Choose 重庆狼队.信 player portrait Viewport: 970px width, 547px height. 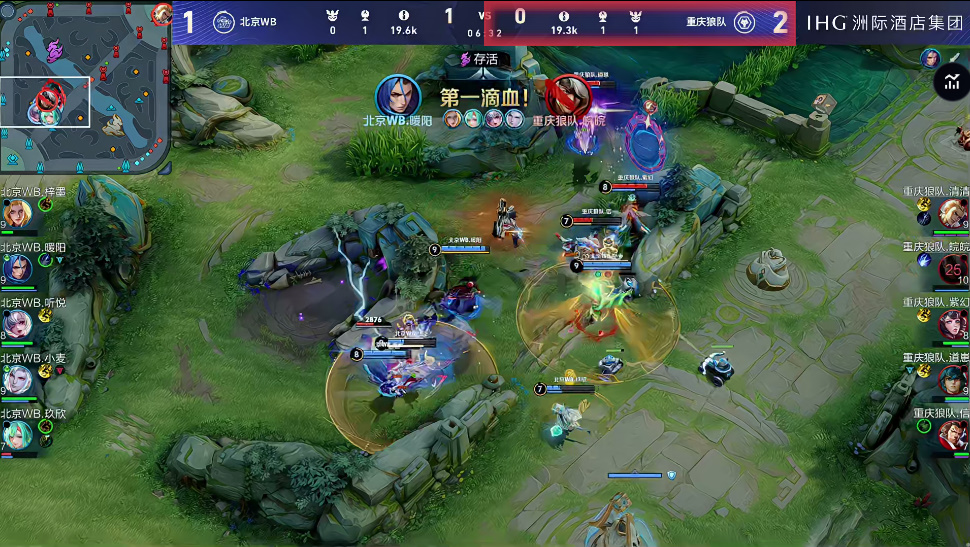[x=952, y=434]
